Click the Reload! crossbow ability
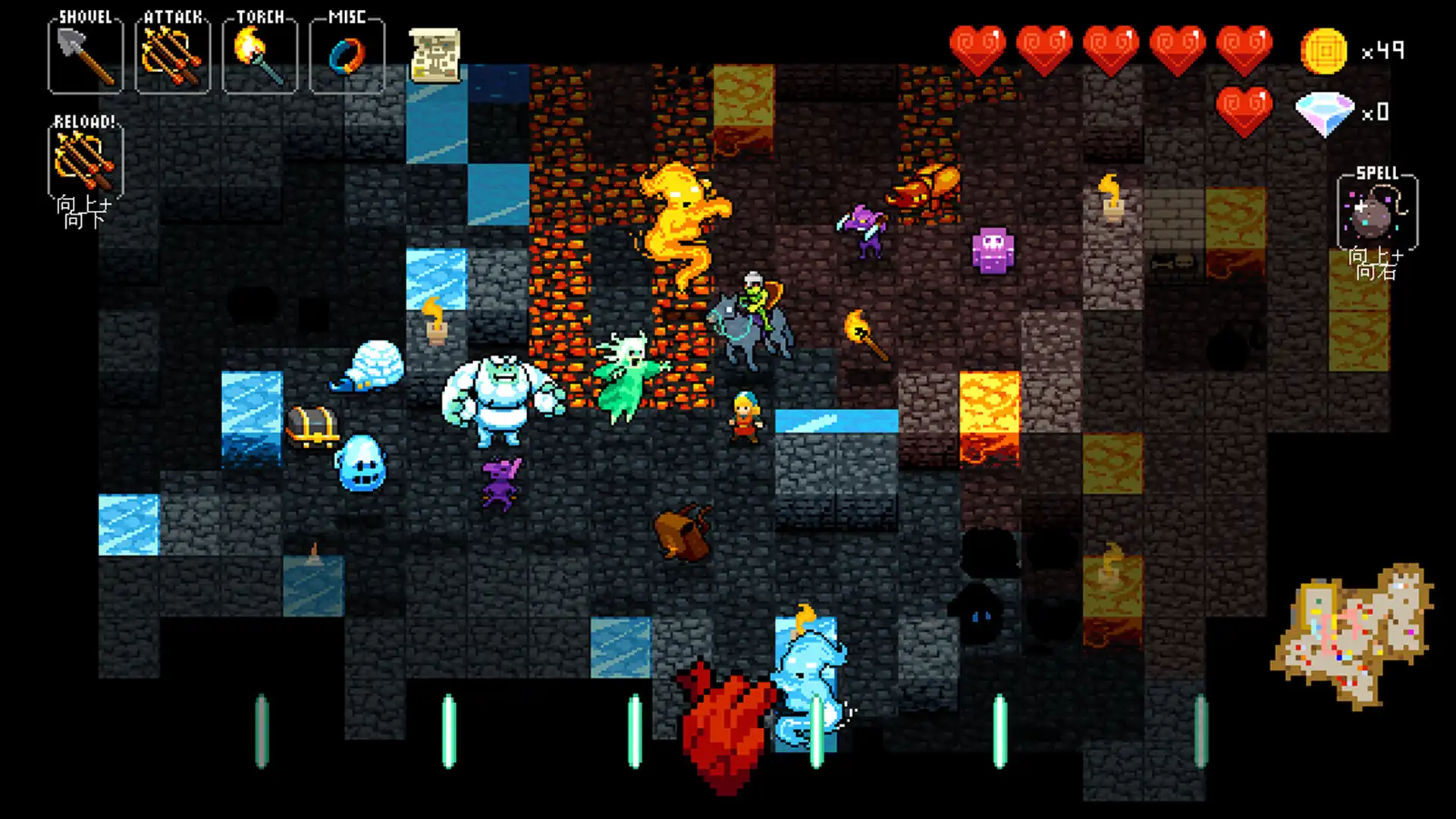 tap(85, 162)
